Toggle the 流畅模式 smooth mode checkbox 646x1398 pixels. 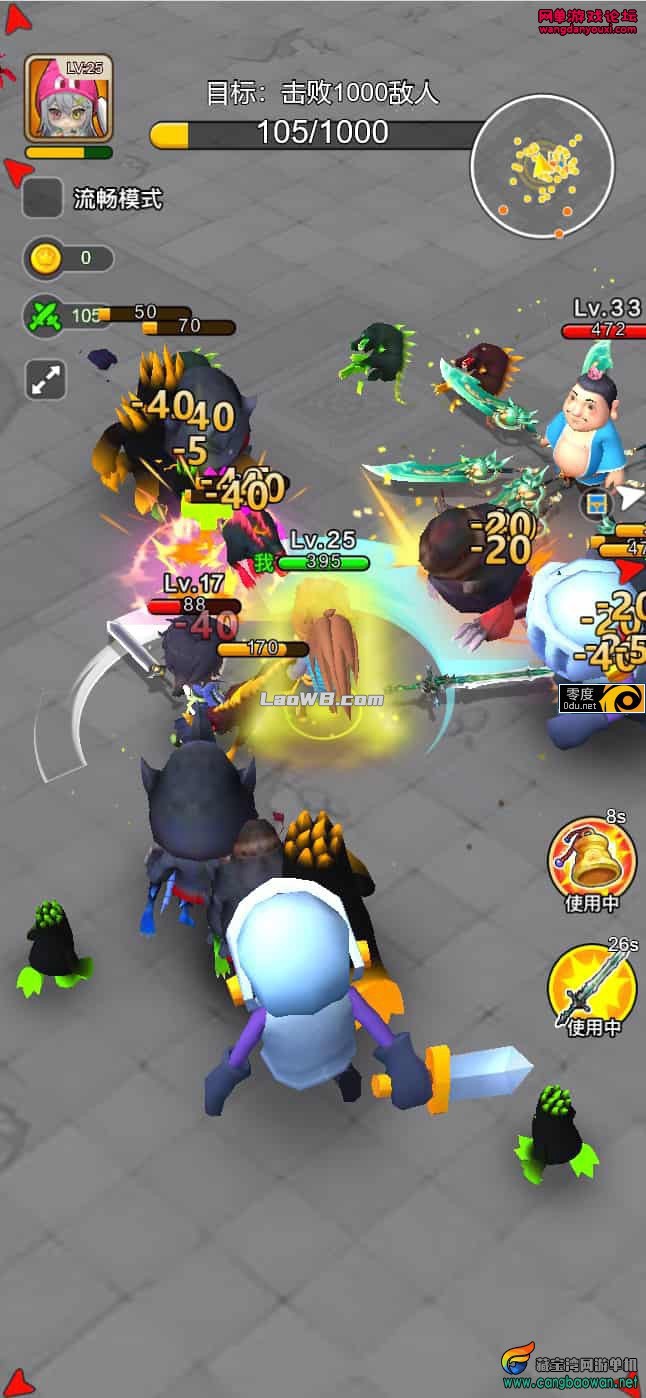[x=43, y=199]
